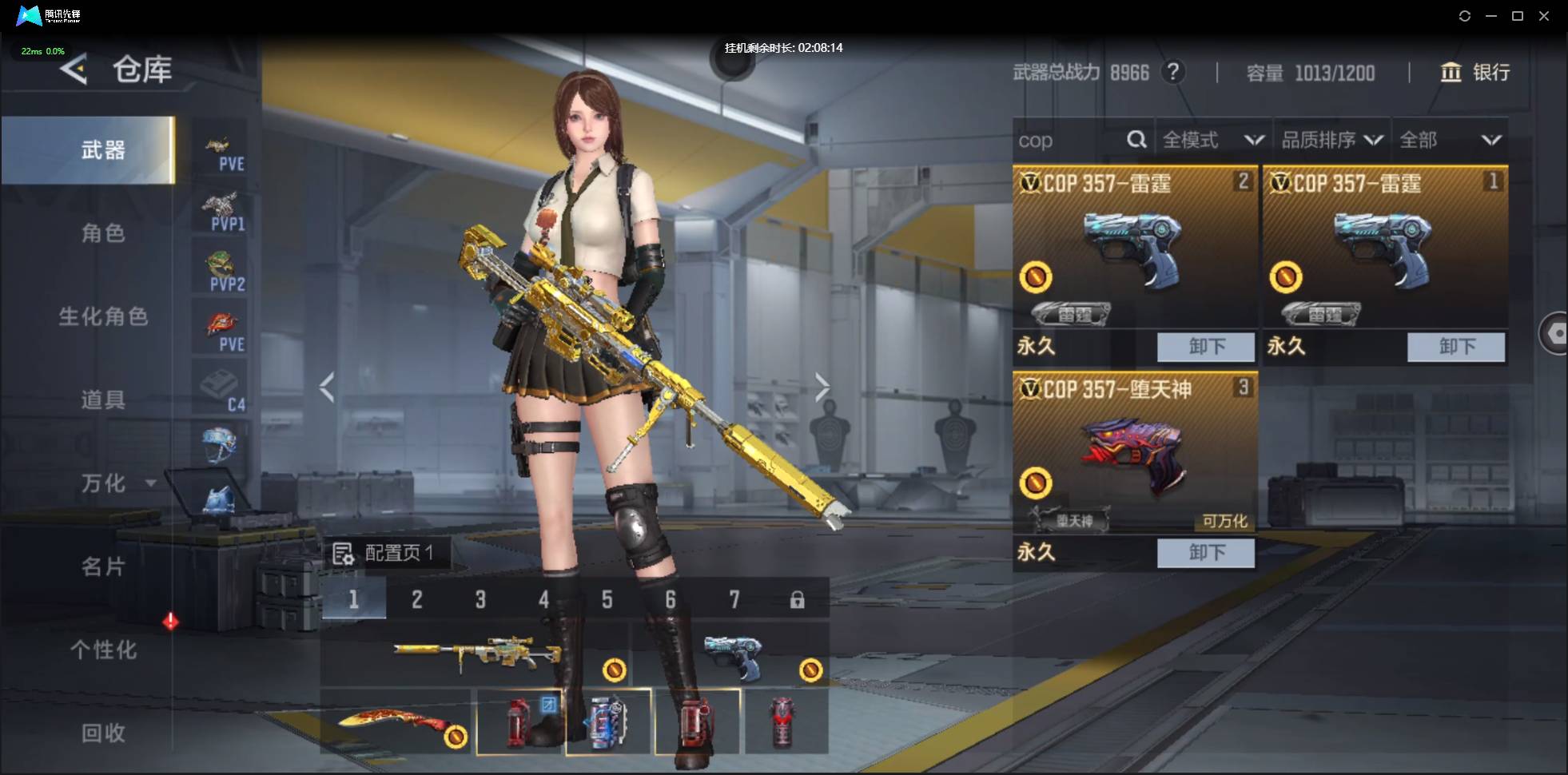Open the 名片 tab
Screen dimensions: 1568x775
[x=103, y=566]
